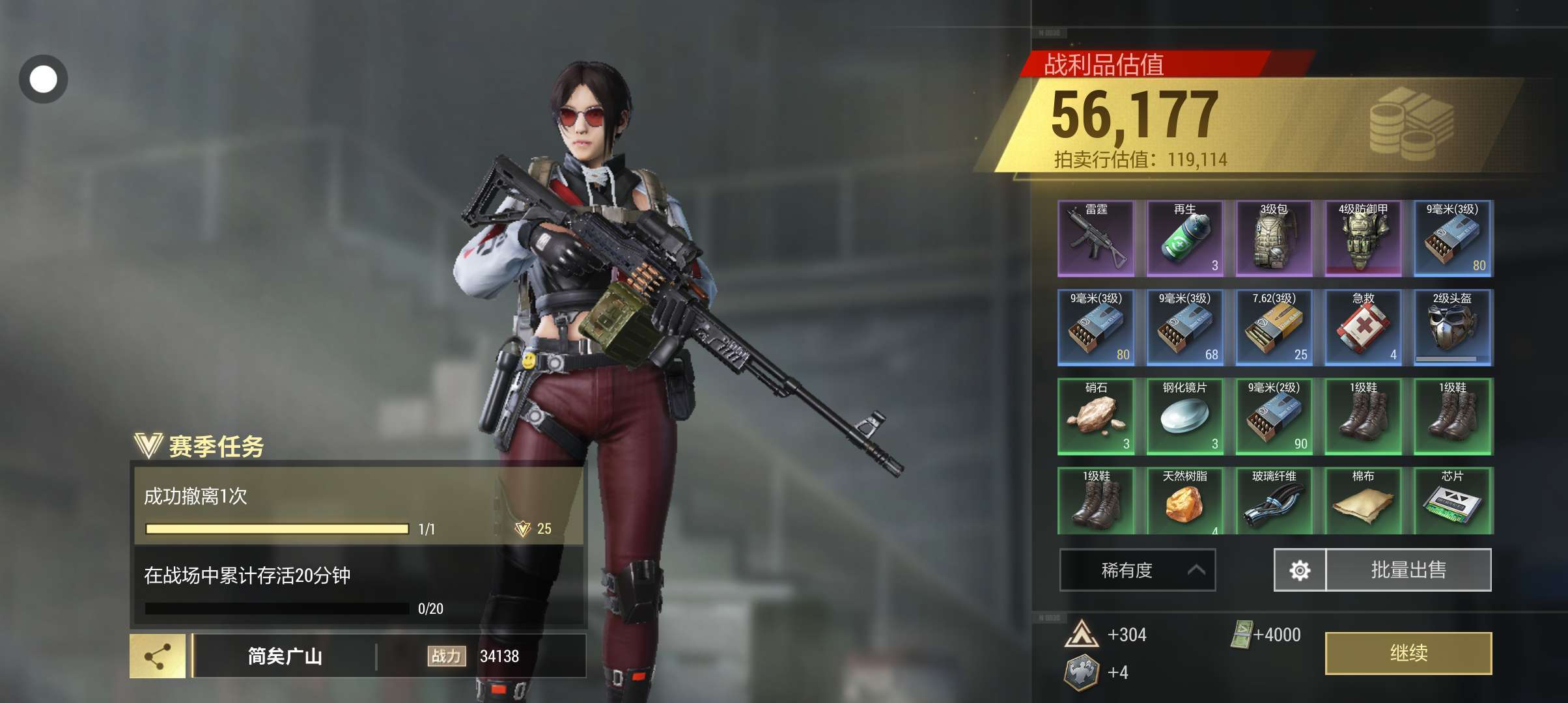This screenshot has width=1568, height=703.
Task: Choose the 3级包 backpack slot
Action: pos(1274,239)
